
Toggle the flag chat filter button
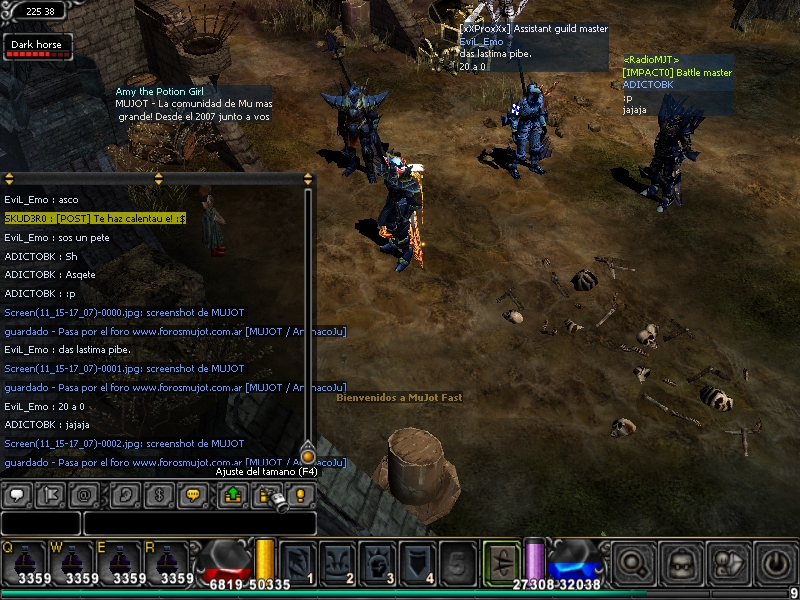click(x=52, y=495)
